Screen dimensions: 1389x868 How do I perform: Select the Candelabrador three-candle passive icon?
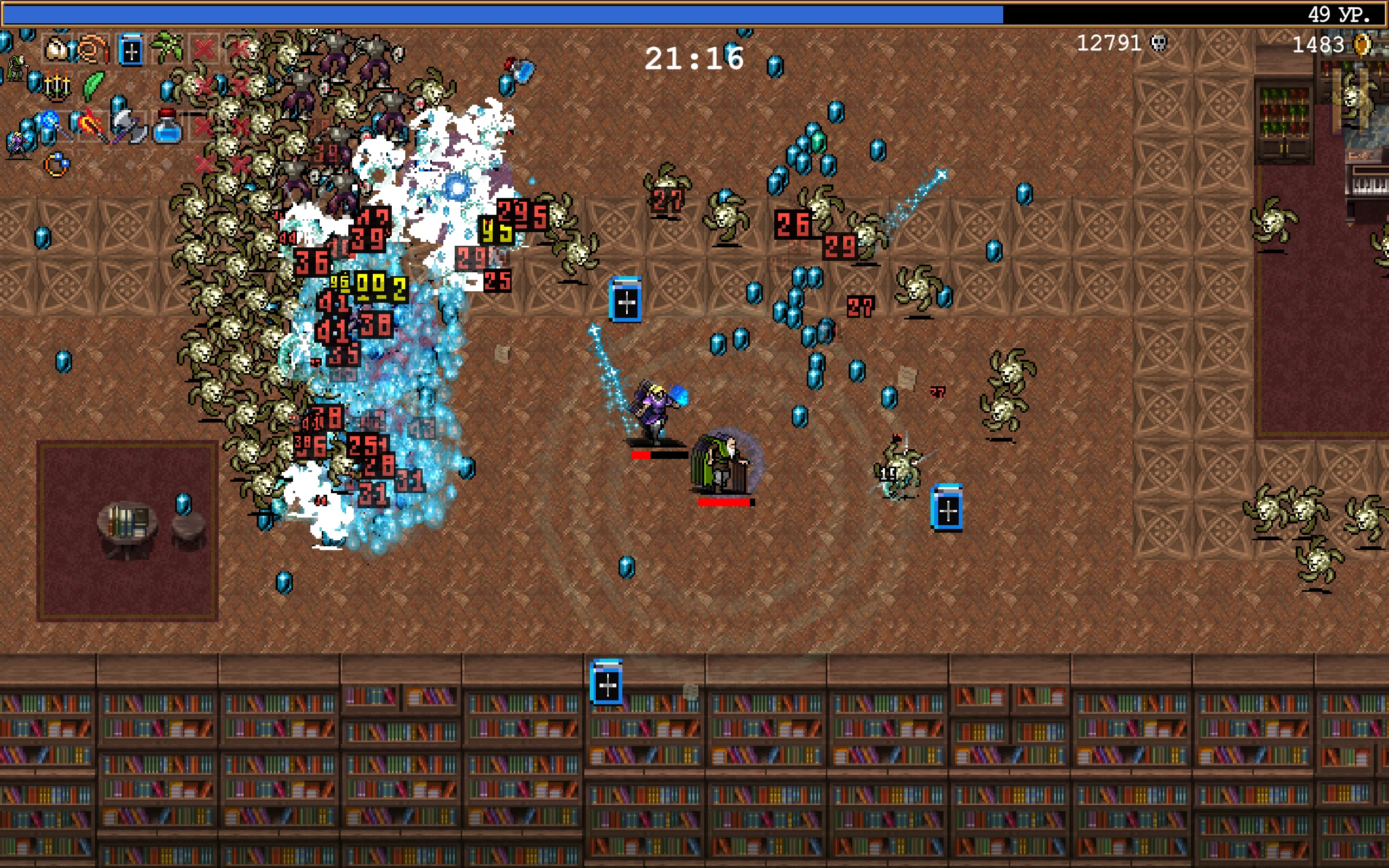pyautogui.click(x=57, y=87)
